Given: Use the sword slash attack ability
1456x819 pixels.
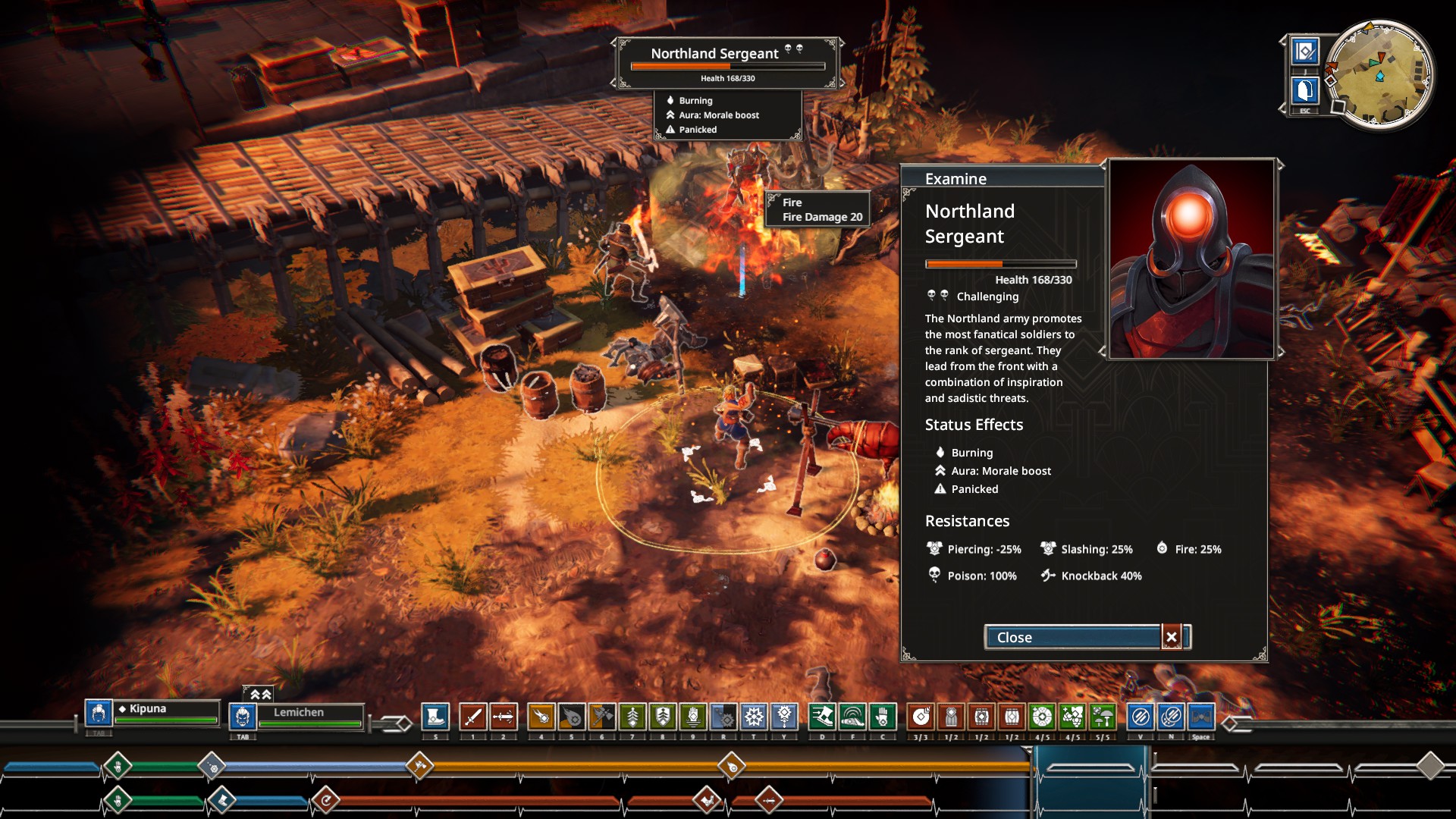Looking at the screenshot, I should pyautogui.click(x=473, y=716).
